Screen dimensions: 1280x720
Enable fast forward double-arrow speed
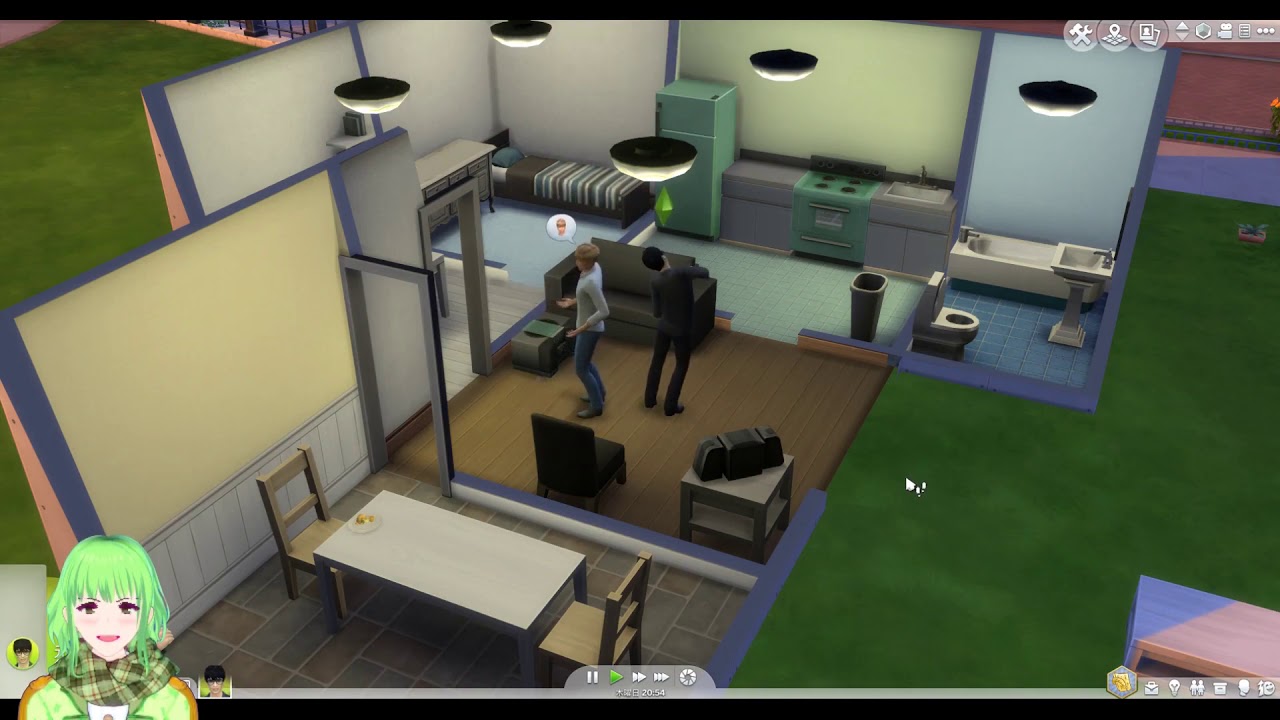coord(640,677)
